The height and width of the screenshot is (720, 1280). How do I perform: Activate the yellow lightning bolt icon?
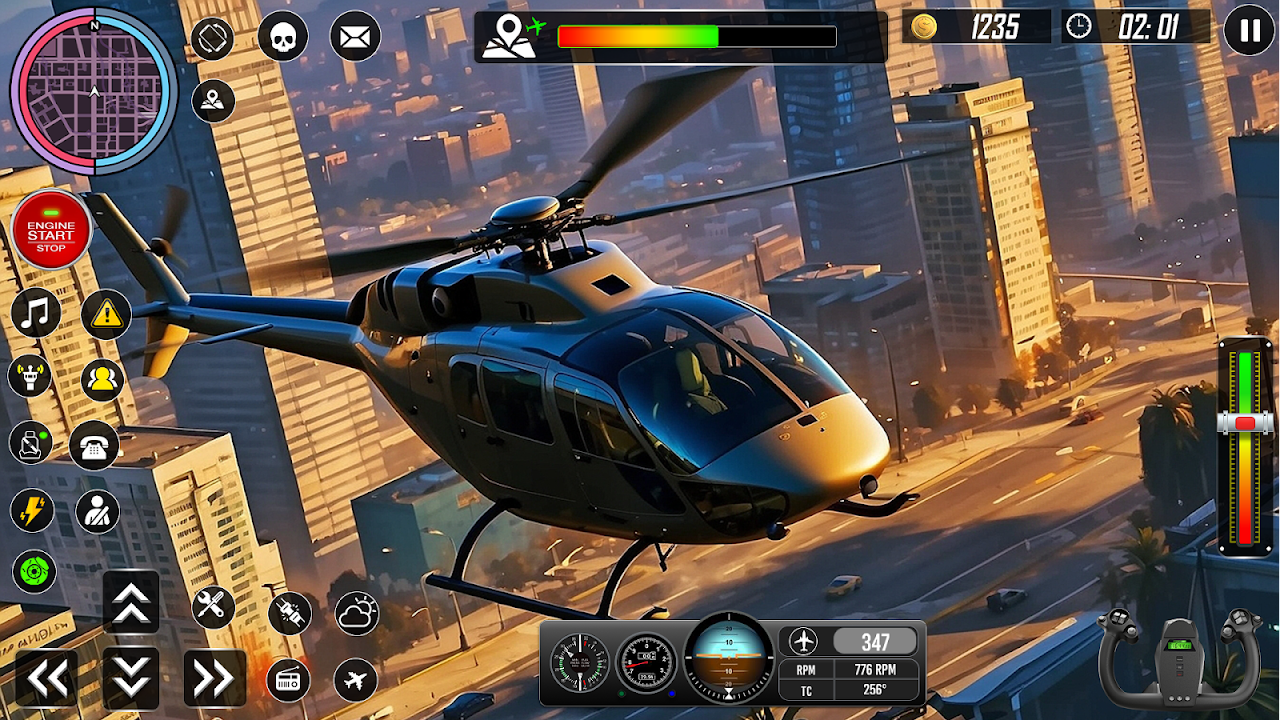[x=32, y=511]
